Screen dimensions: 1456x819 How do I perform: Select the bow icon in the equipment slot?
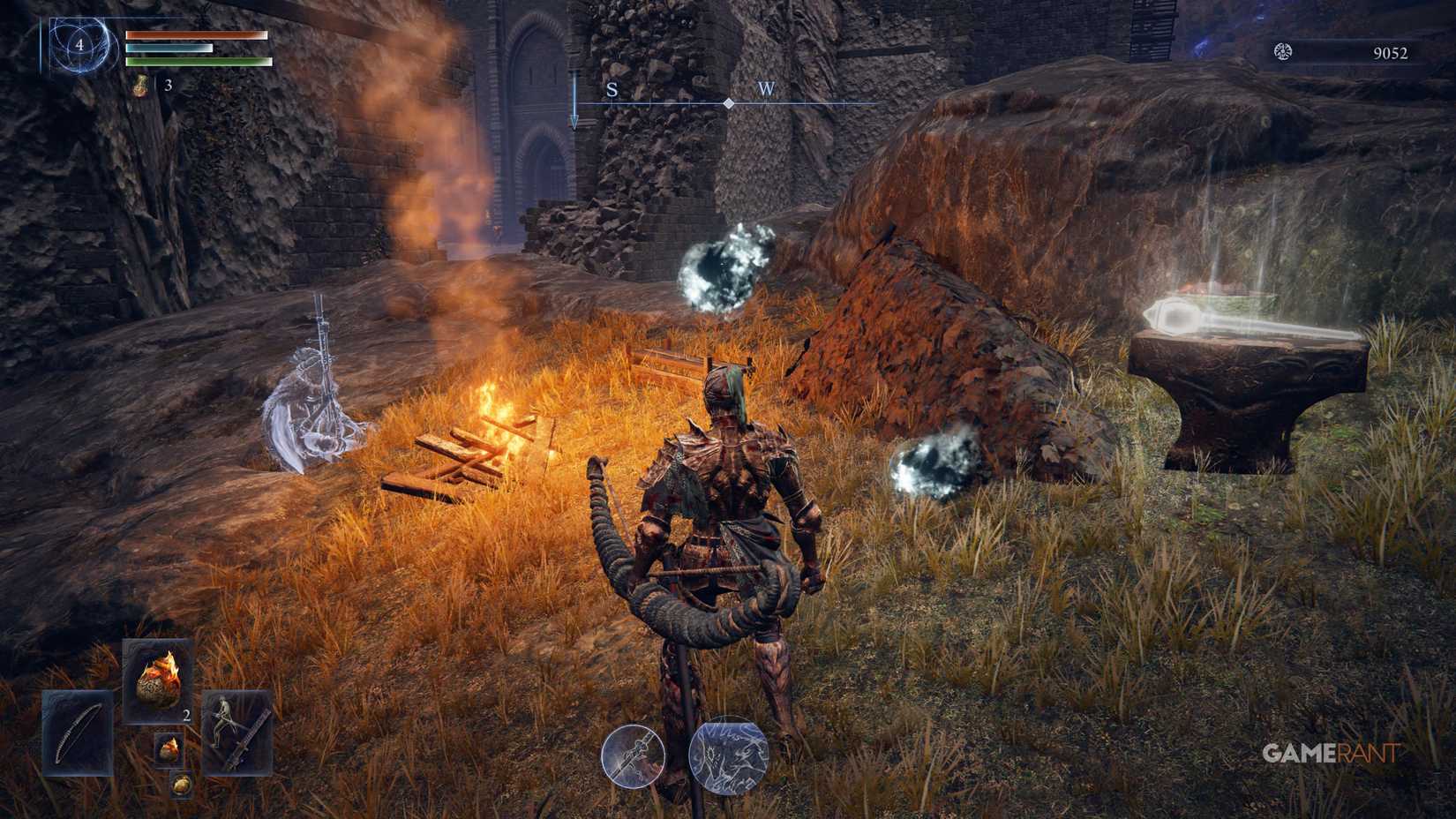click(76, 734)
